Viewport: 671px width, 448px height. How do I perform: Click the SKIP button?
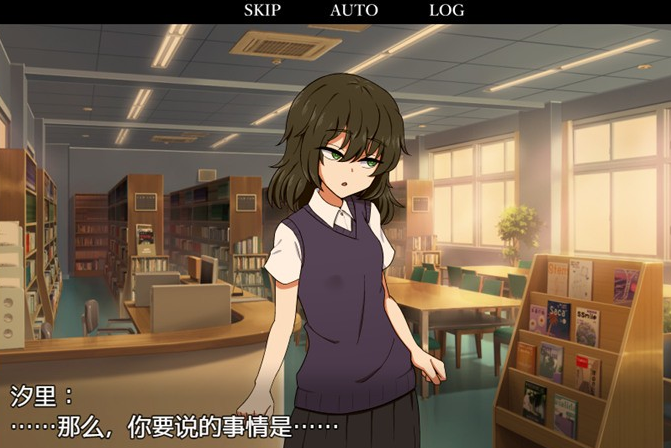click(x=262, y=11)
